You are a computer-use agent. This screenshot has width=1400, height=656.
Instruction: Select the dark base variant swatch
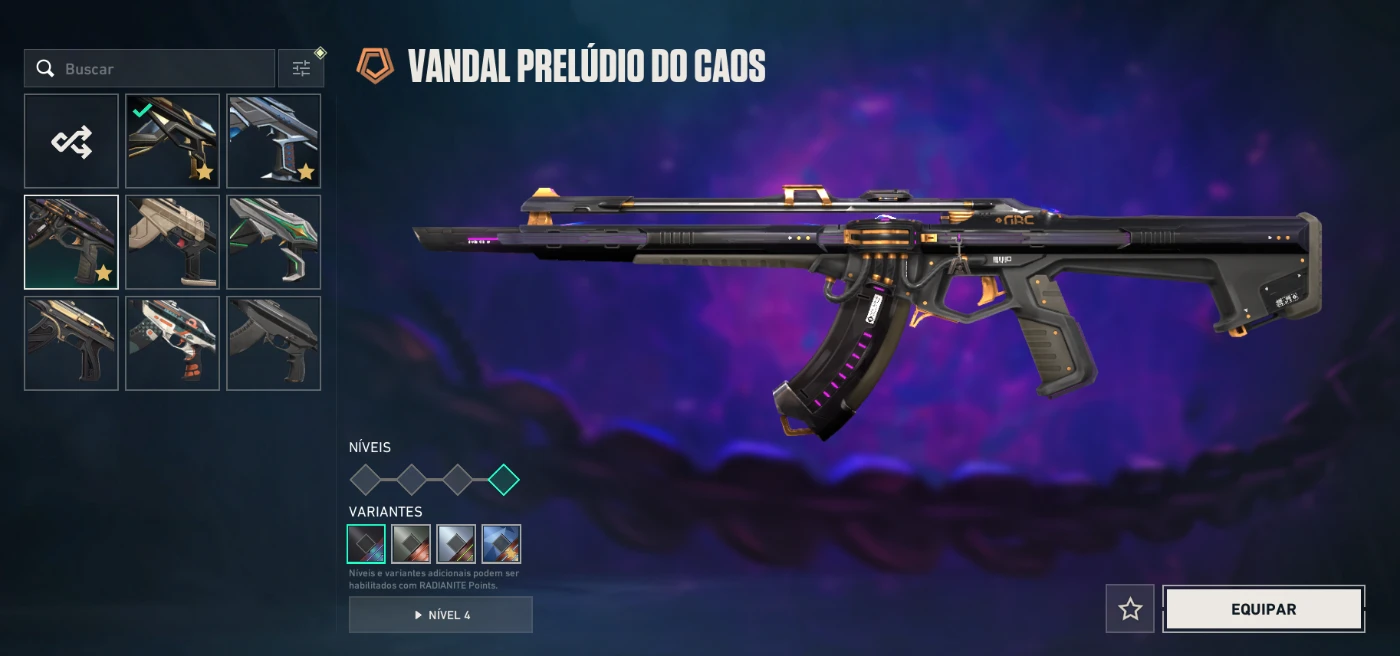[366, 544]
